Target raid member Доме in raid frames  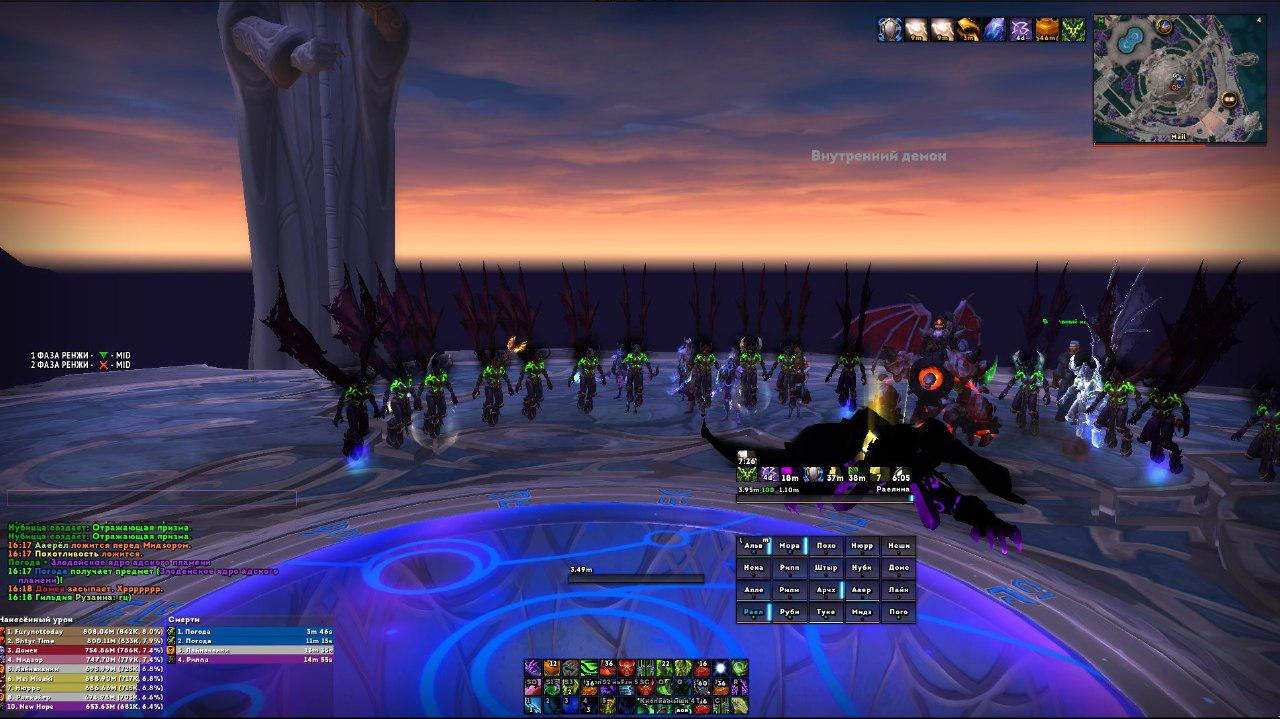click(898, 568)
